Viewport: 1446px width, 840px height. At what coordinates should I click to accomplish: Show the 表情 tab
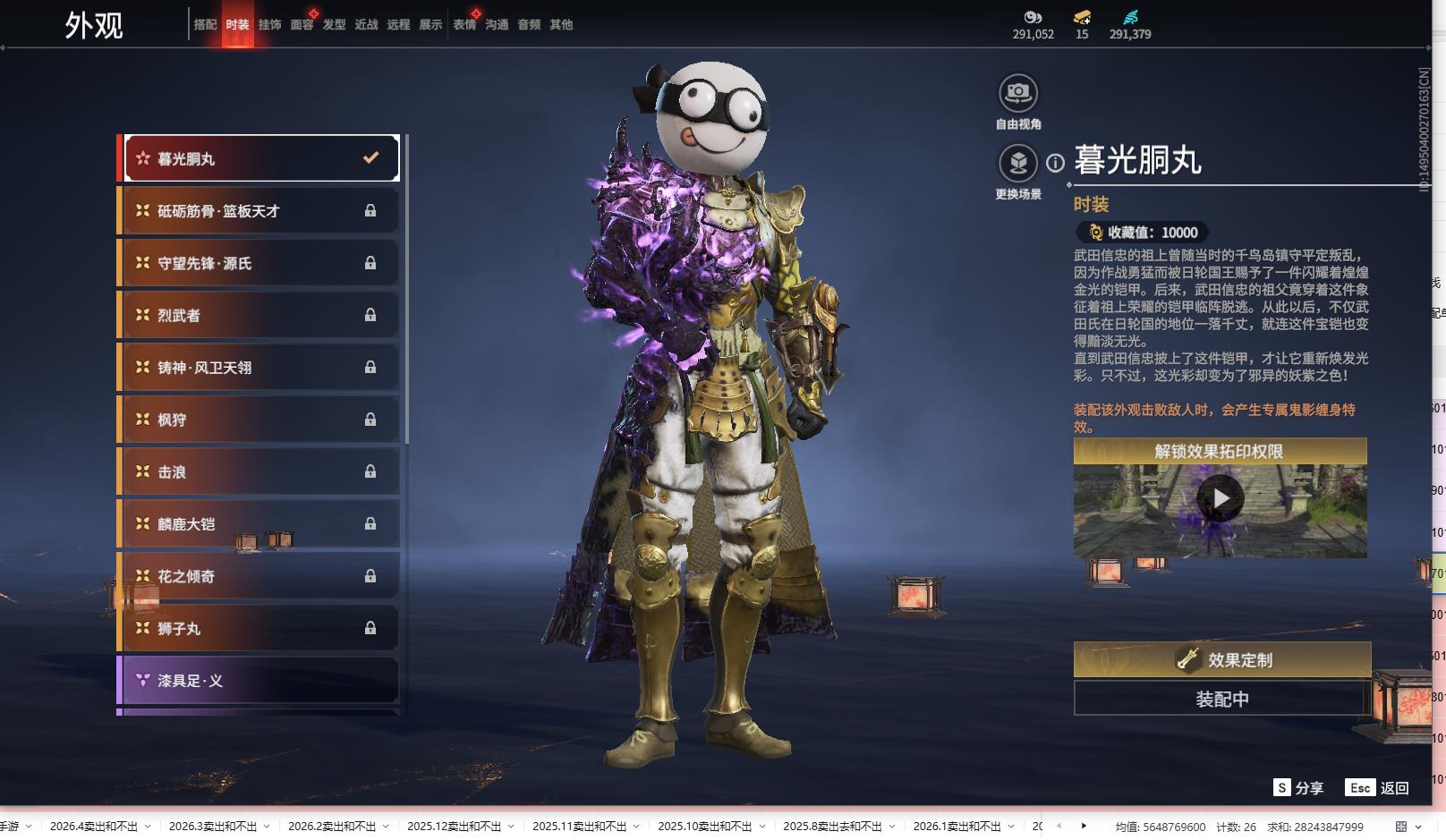[x=464, y=25]
